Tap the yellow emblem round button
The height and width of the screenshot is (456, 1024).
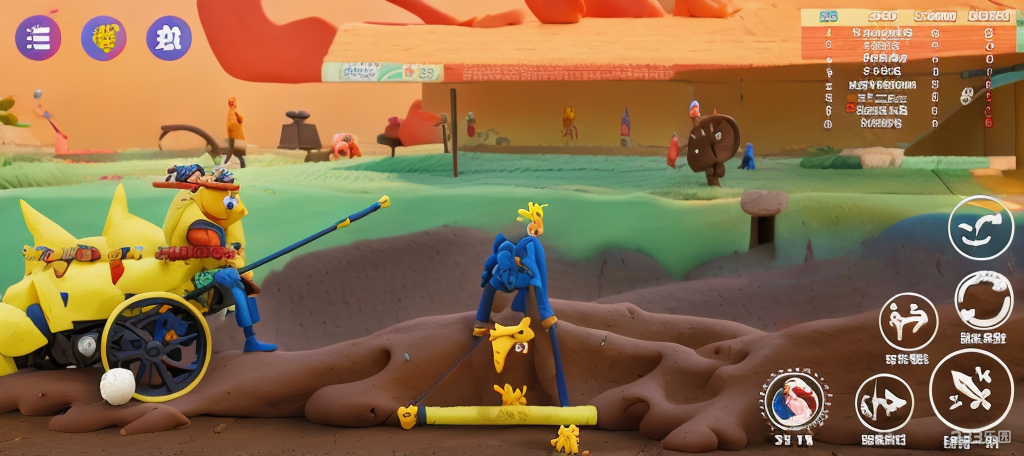coord(104,38)
